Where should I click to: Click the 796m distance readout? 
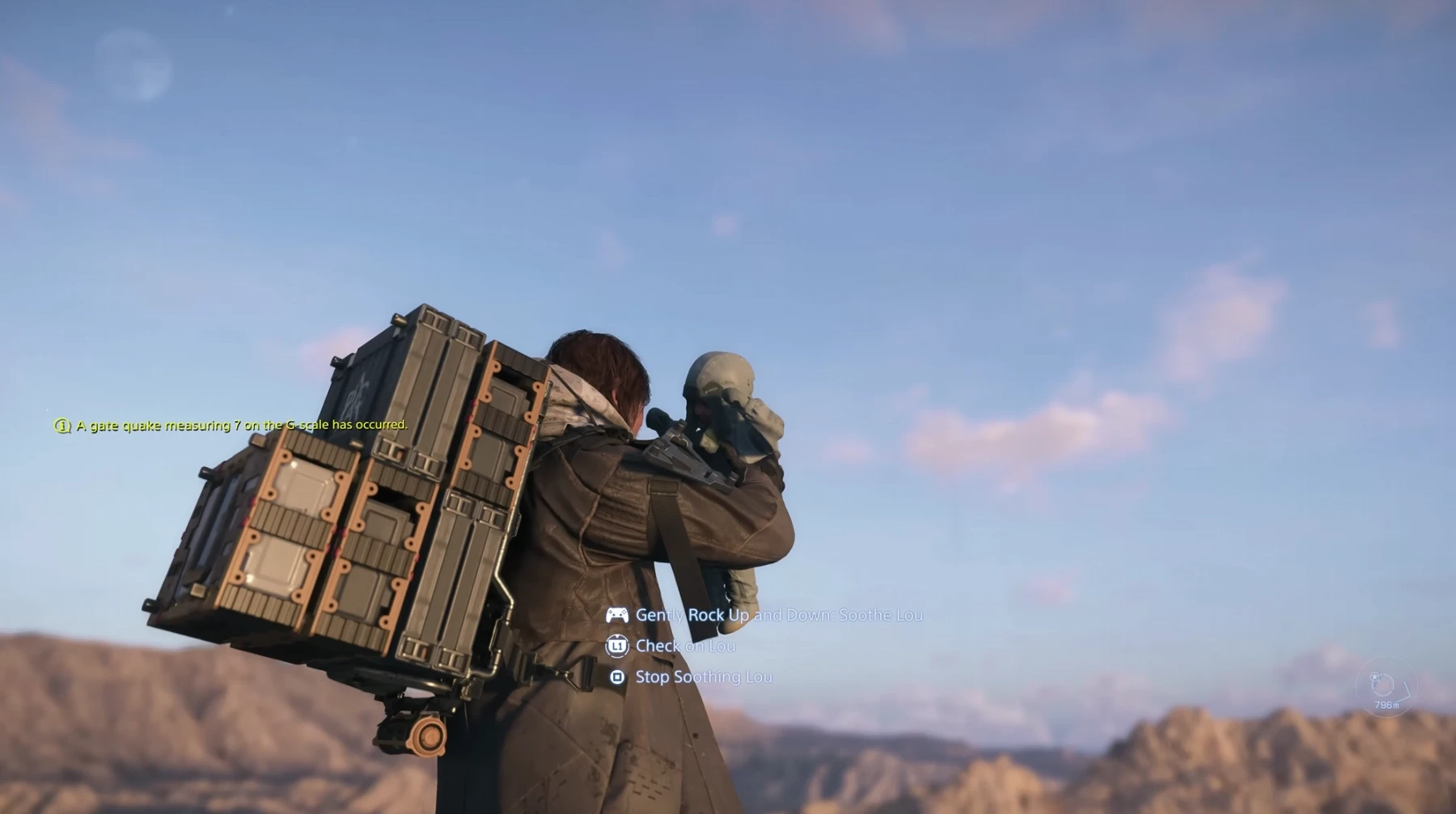coord(1386,704)
